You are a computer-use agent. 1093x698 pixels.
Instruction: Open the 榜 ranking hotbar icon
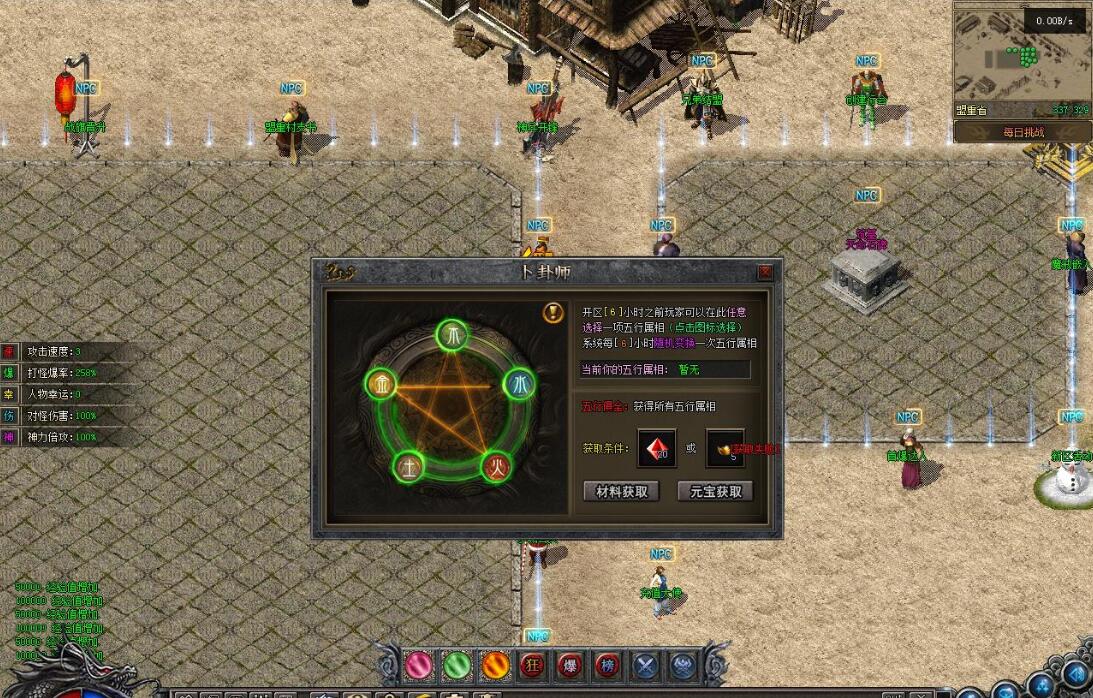[608, 664]
